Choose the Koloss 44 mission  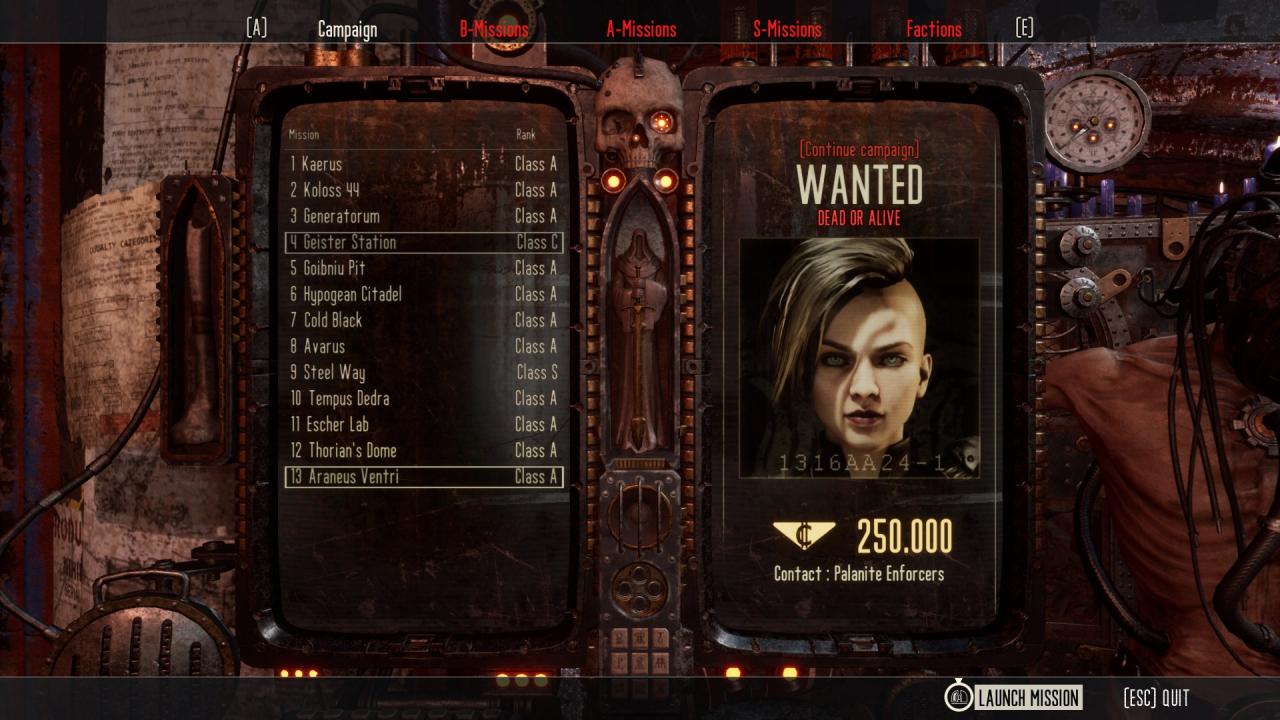coord(423,190)
